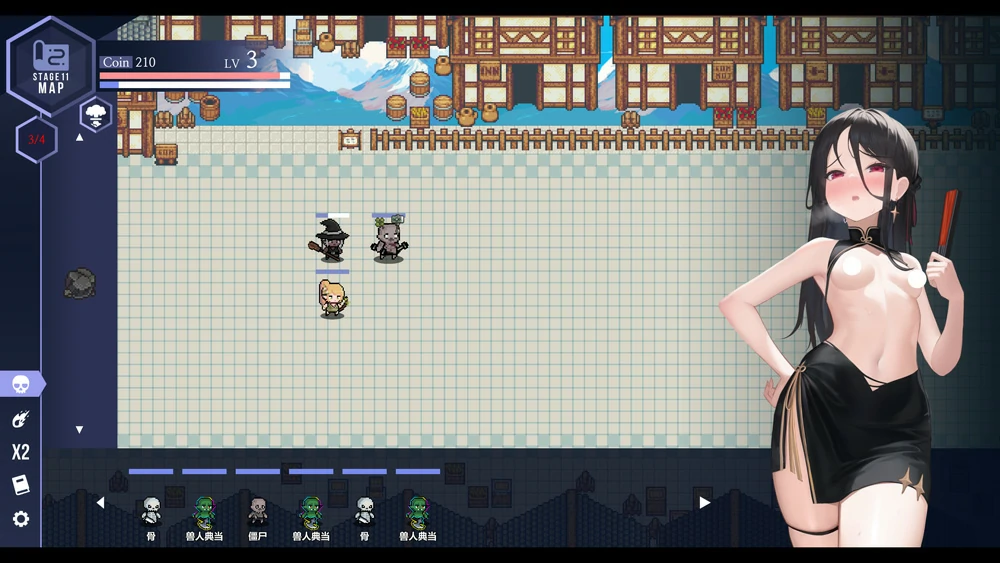Show previous units with the left arrow
Image resolution: width=1000 pixels, height=563 pixels.
(x=100, y=503)
